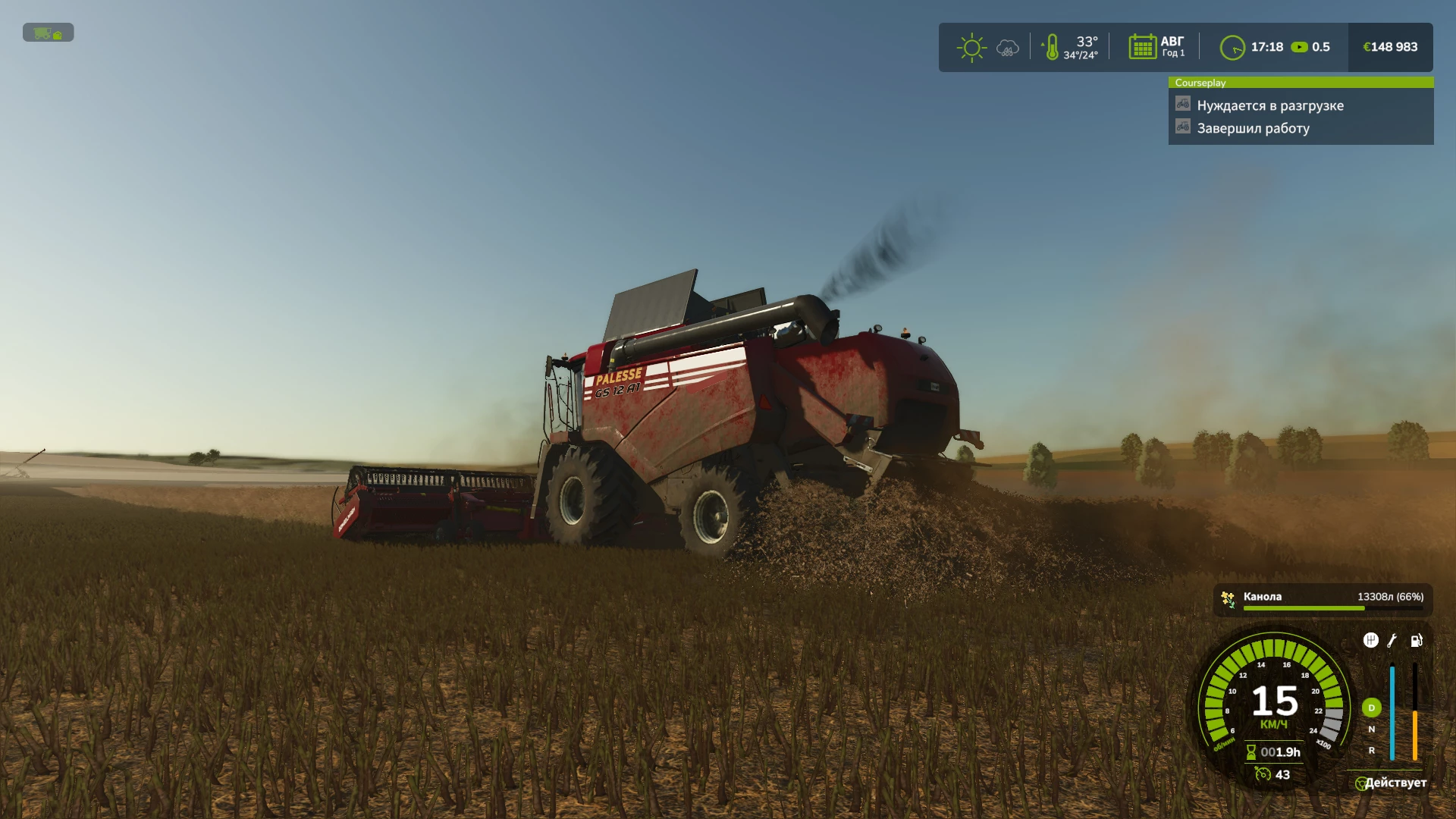
Task: Select the Reverse (R) gear indicator
Action: [1371, 750]
